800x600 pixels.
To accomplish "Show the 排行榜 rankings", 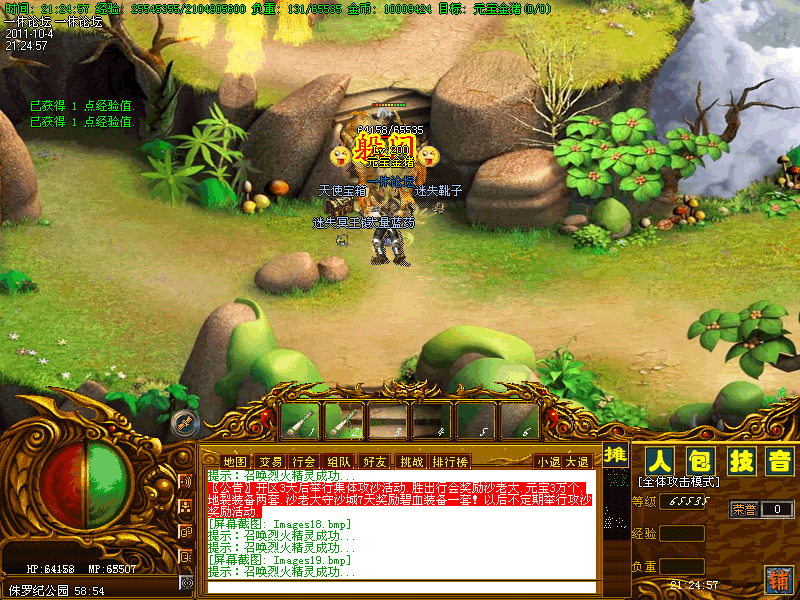I will pos(450,461).
